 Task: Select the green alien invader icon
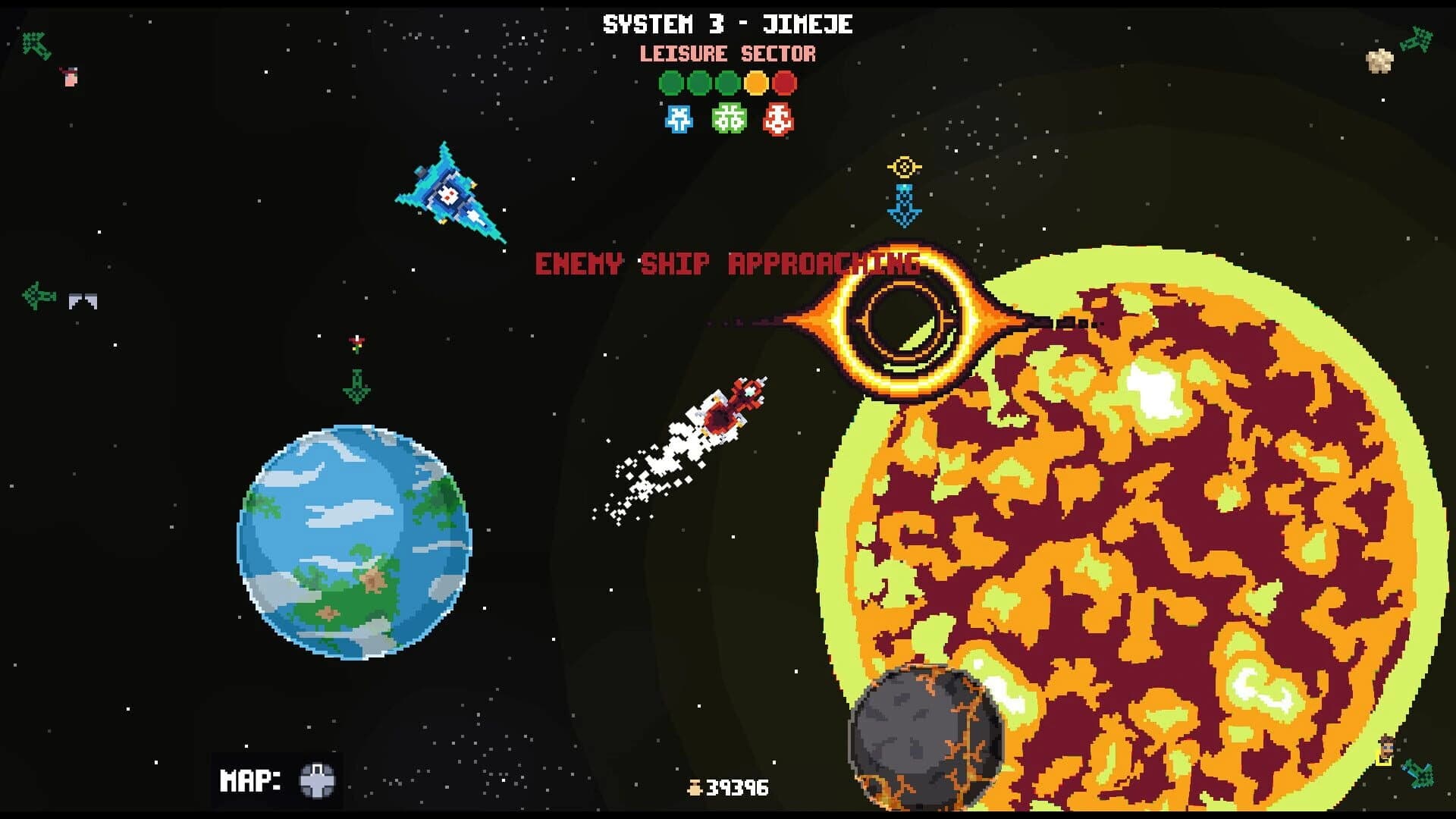[726, 118]
